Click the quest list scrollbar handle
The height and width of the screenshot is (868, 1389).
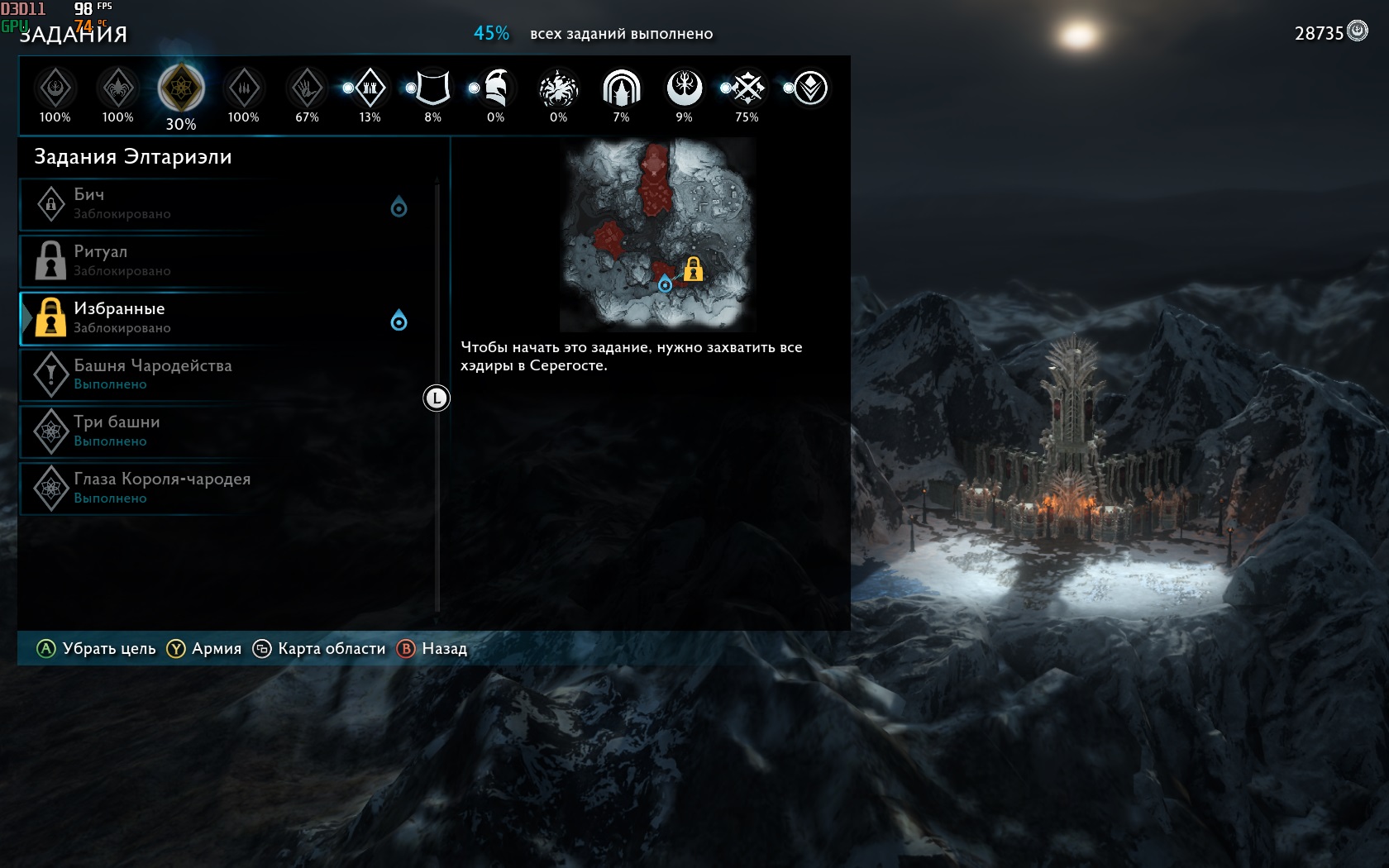tap(437, 398)
